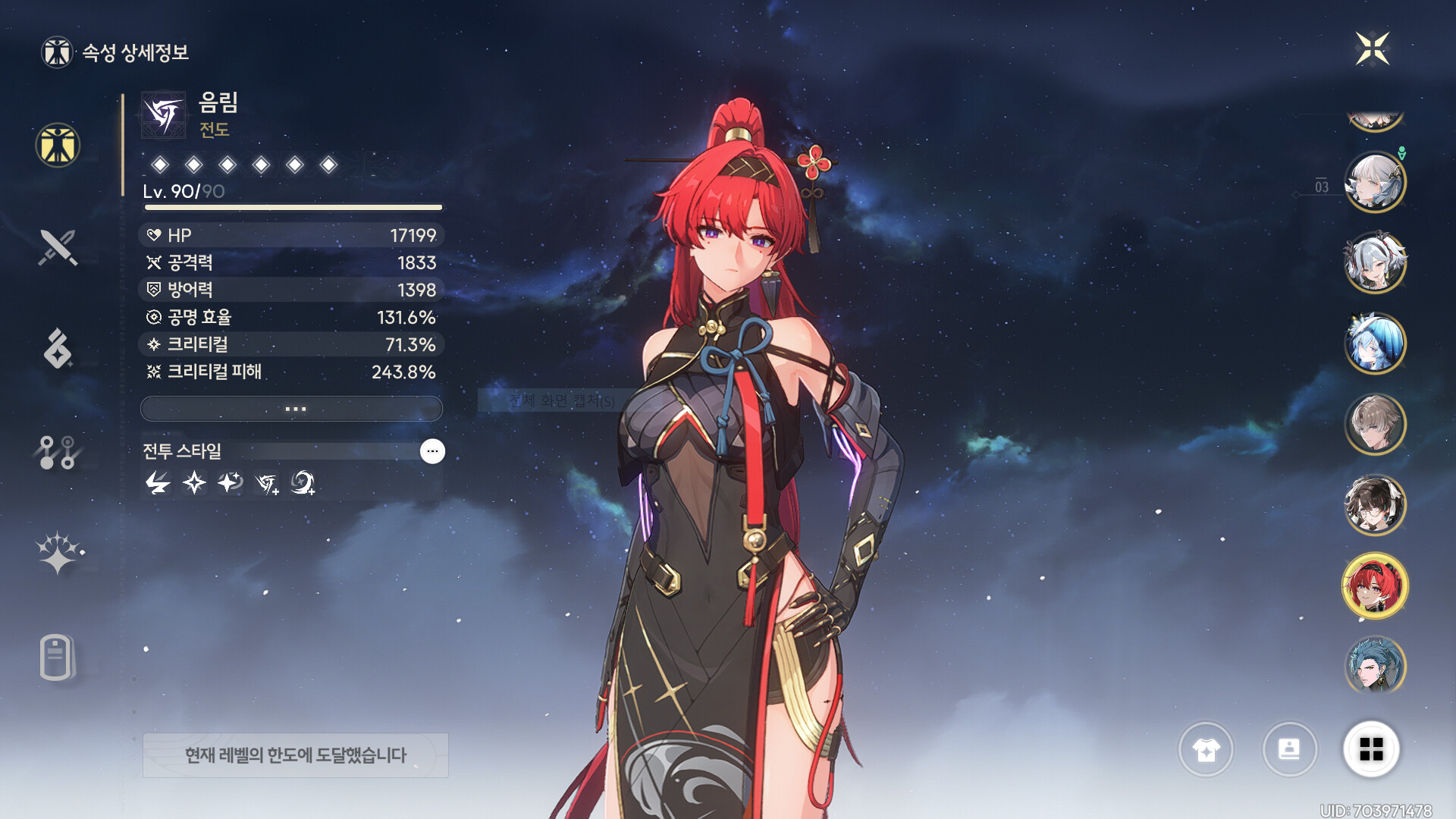
Task: Select the dark-haired character with glasses
Action: tap(1375, 505)
